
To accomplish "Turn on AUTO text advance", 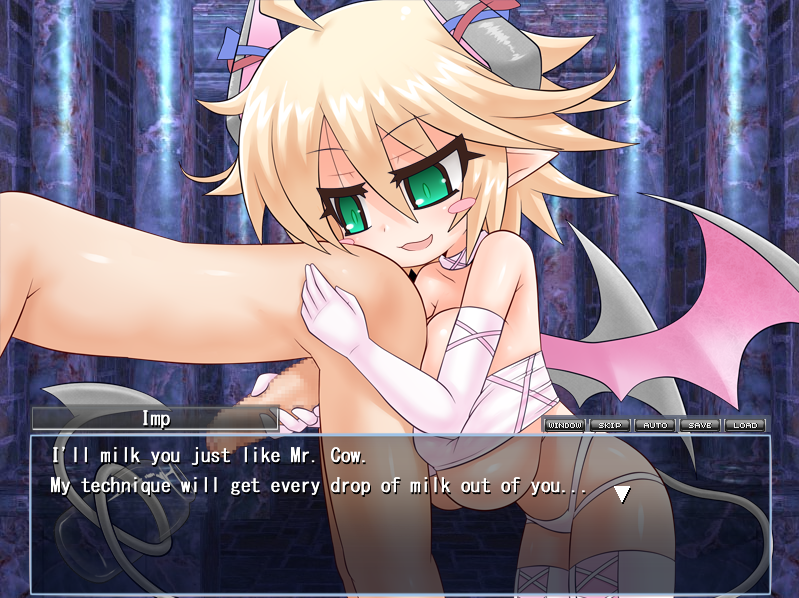I will pyautogui.click(x=655, y=425).
